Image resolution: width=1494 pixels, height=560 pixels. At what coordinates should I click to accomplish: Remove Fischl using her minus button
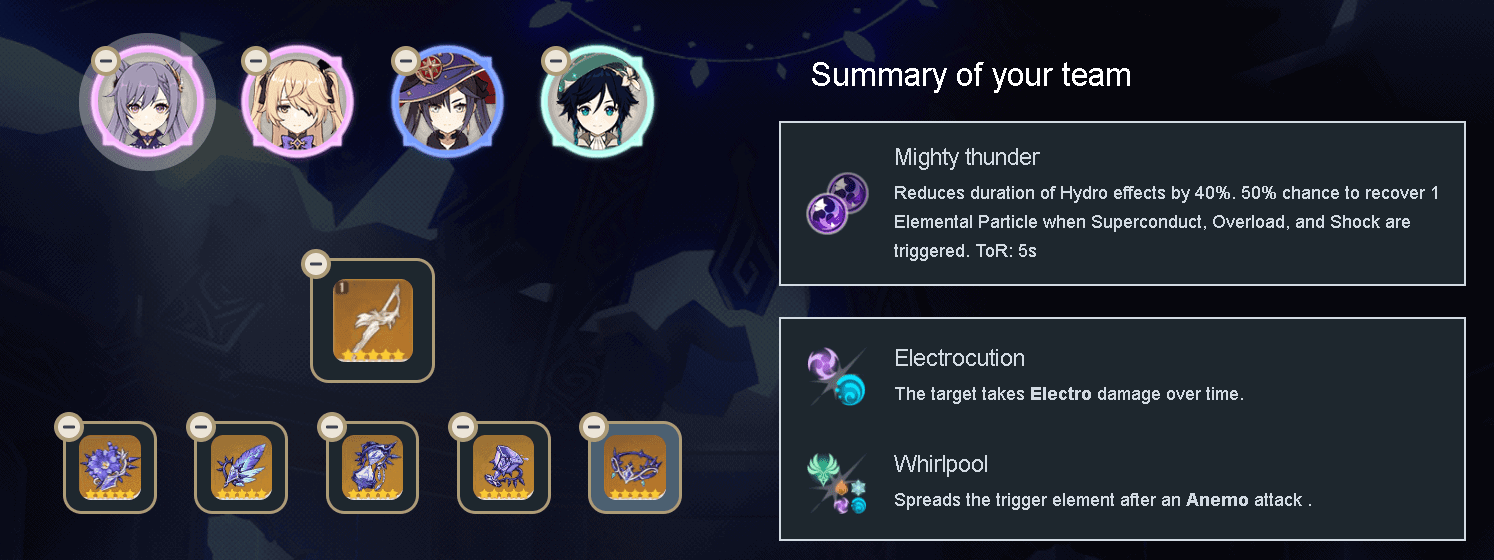pyautogui.click(x=255, y=60)
